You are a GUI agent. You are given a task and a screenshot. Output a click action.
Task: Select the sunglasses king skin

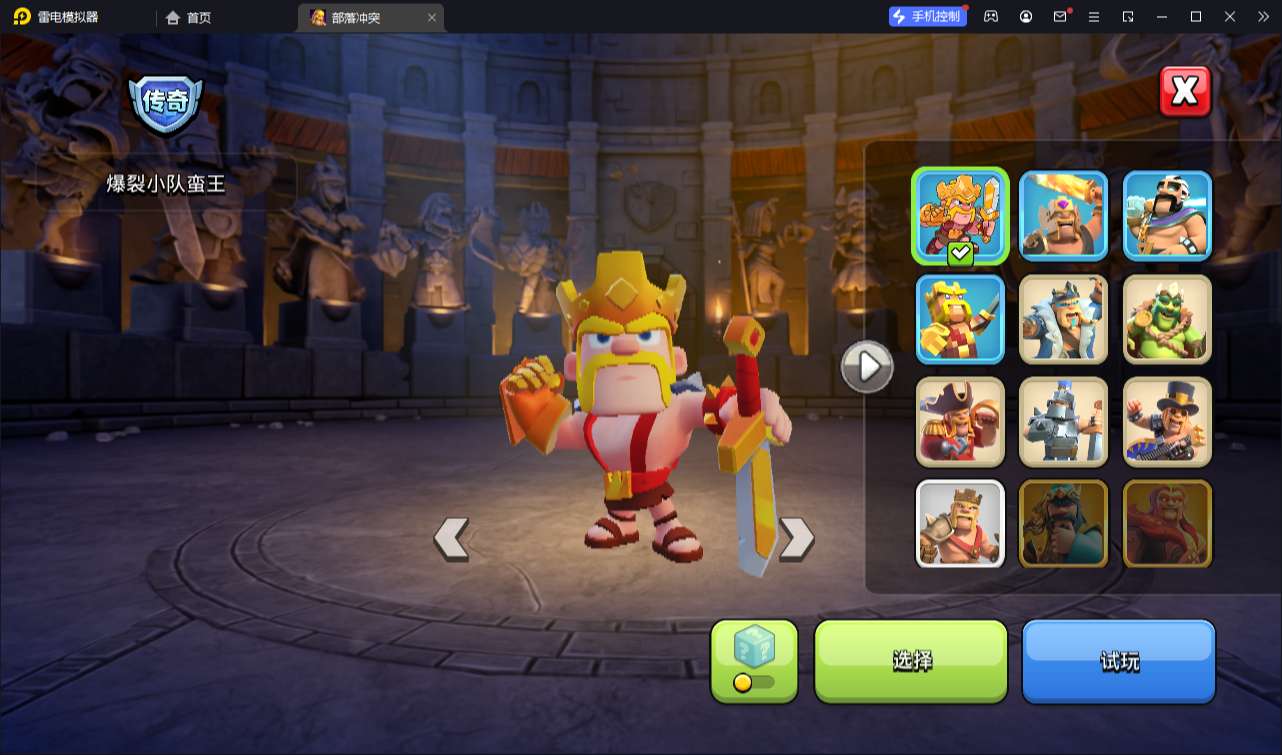pyautogui.click(x=1167, y=216)
